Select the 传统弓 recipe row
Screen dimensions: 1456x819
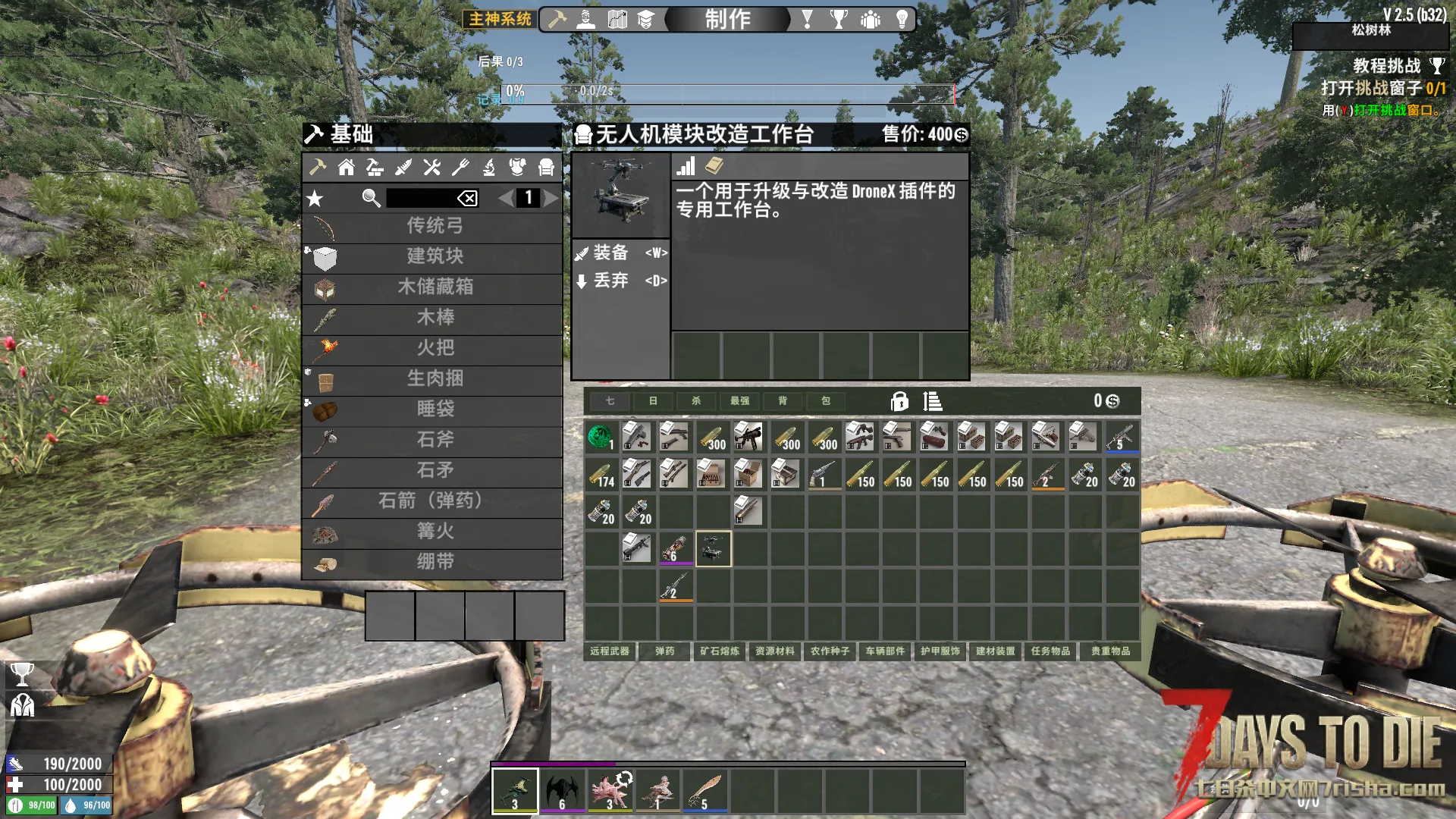click(433, 226)
